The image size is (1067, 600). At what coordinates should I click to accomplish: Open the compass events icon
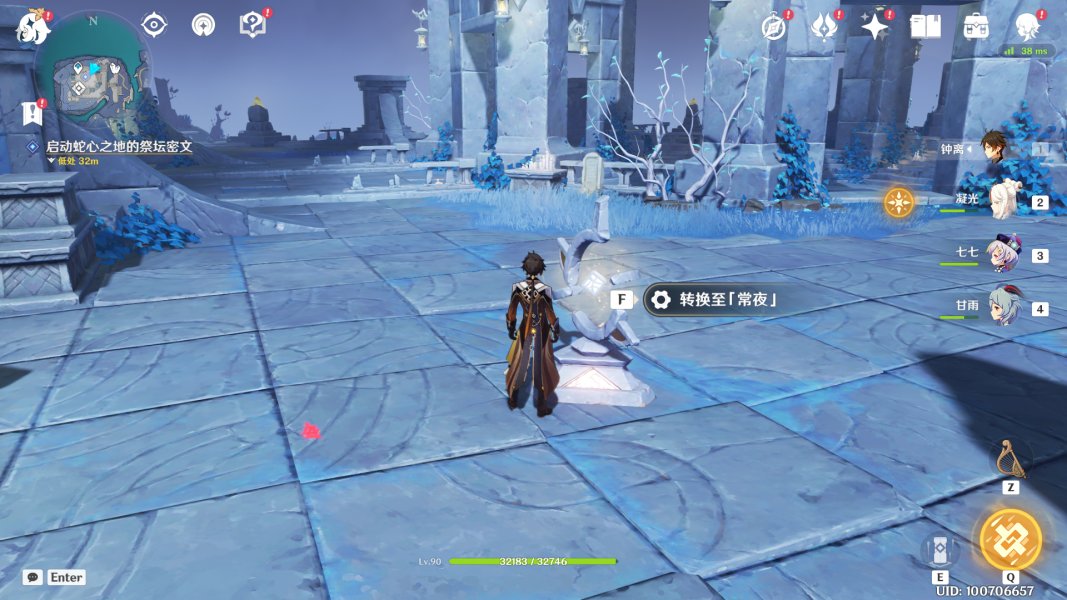(x=773, y=27)
